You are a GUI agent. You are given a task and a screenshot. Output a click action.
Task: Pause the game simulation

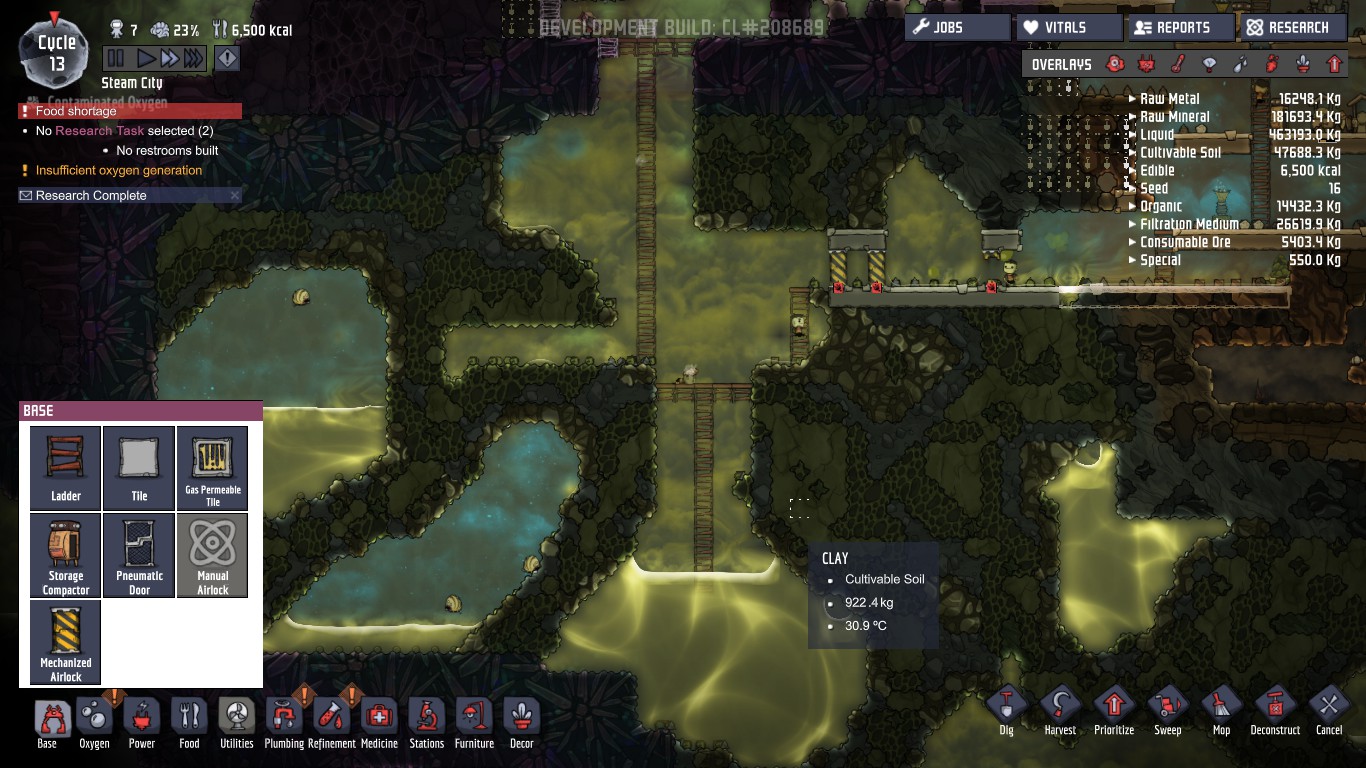116,59
